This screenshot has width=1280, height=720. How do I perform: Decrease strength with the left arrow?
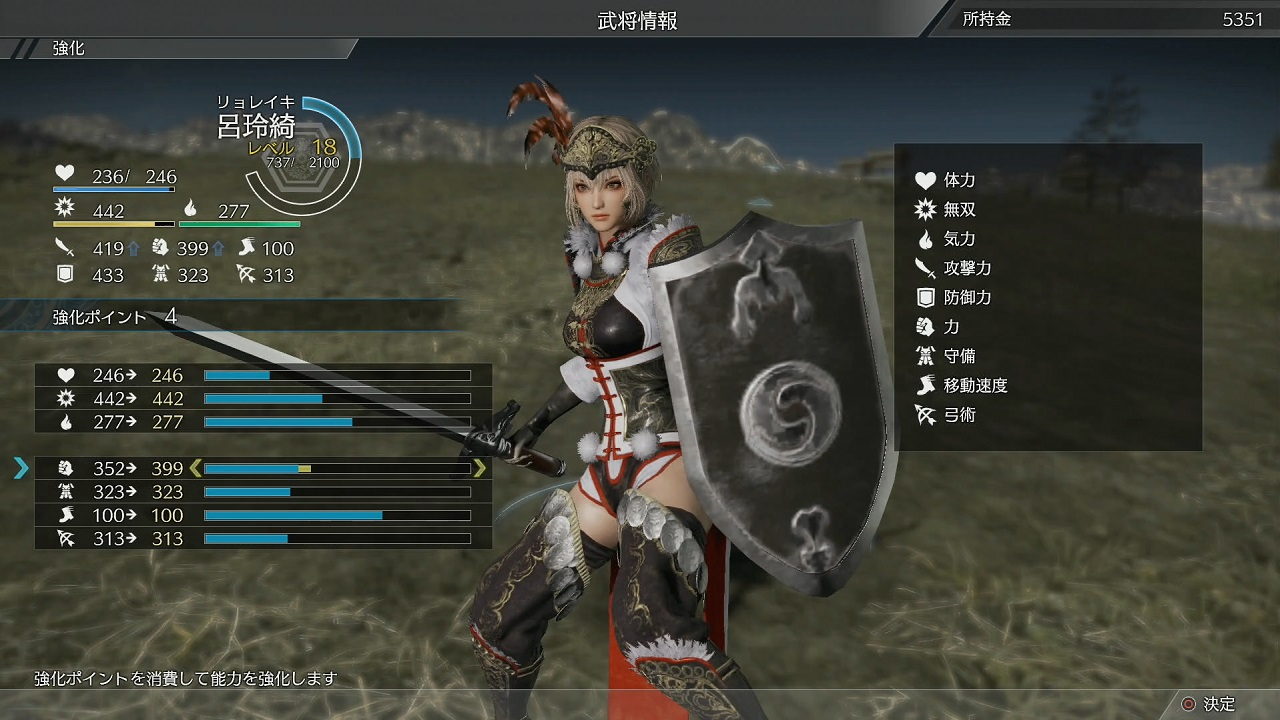(195, 468)
